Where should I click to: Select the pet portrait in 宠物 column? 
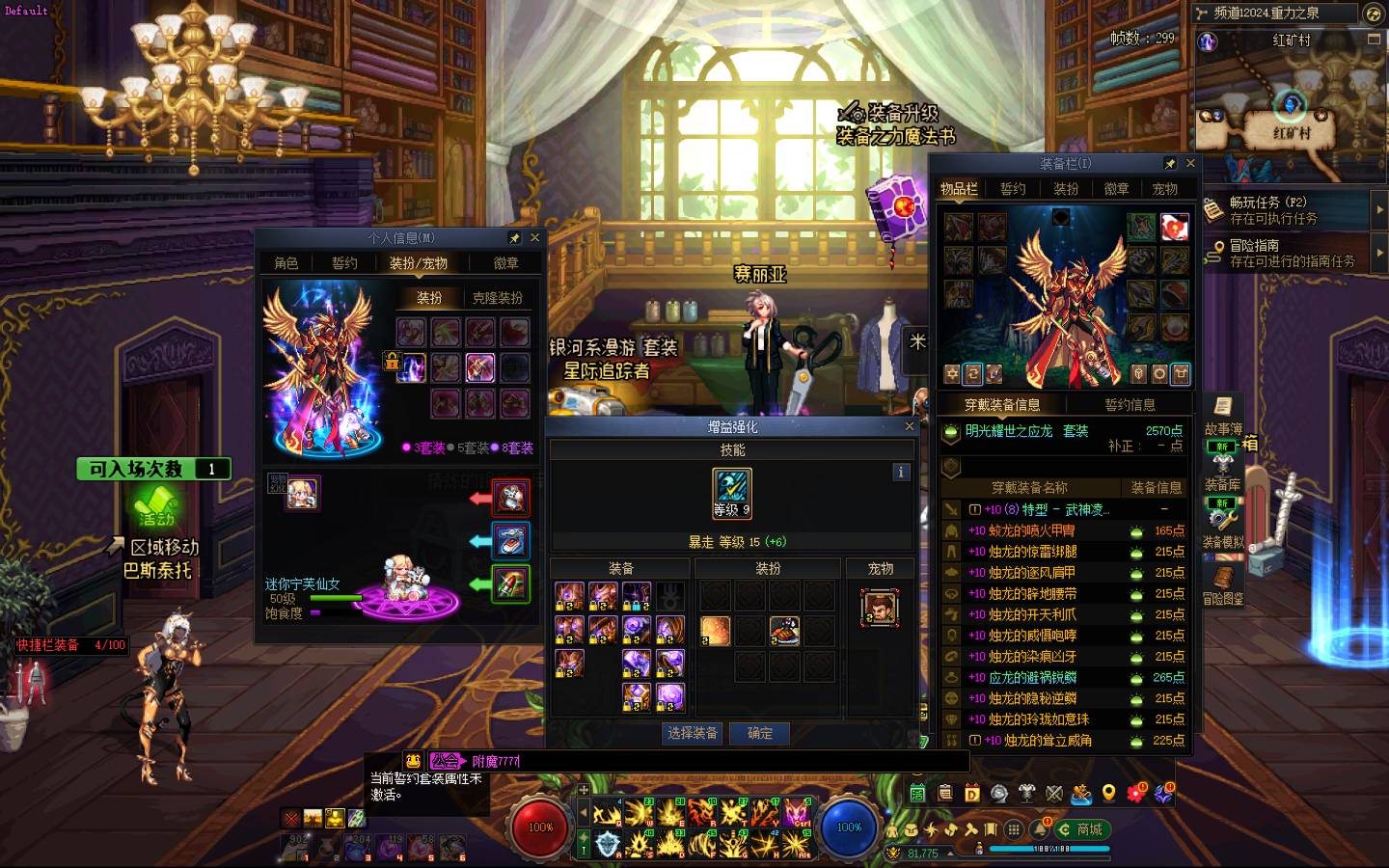point(879,609)
